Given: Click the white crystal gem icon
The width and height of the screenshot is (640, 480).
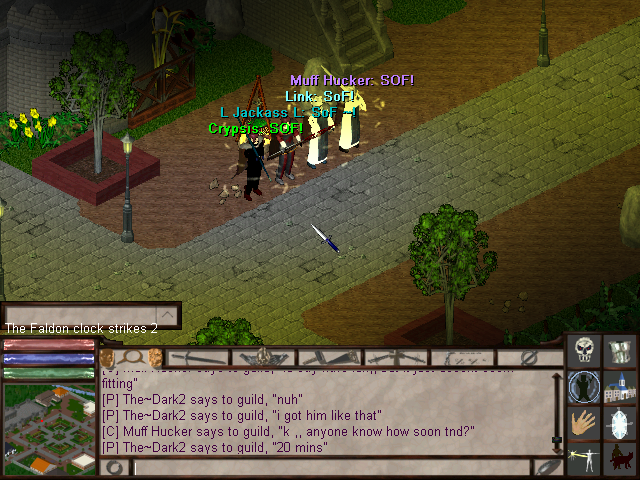Looking at the screenshot, I should click(621, 424).
